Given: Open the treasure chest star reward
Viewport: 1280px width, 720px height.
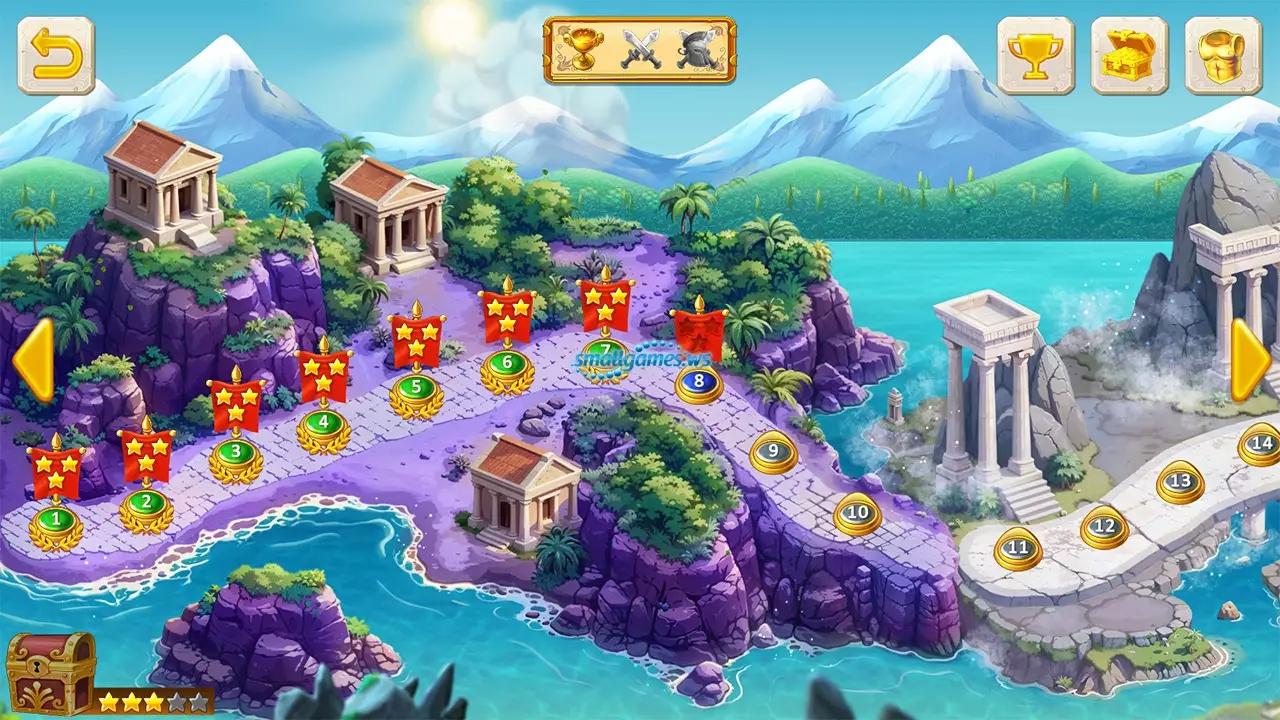Looking at the screenshot, I should pos(51,673).
